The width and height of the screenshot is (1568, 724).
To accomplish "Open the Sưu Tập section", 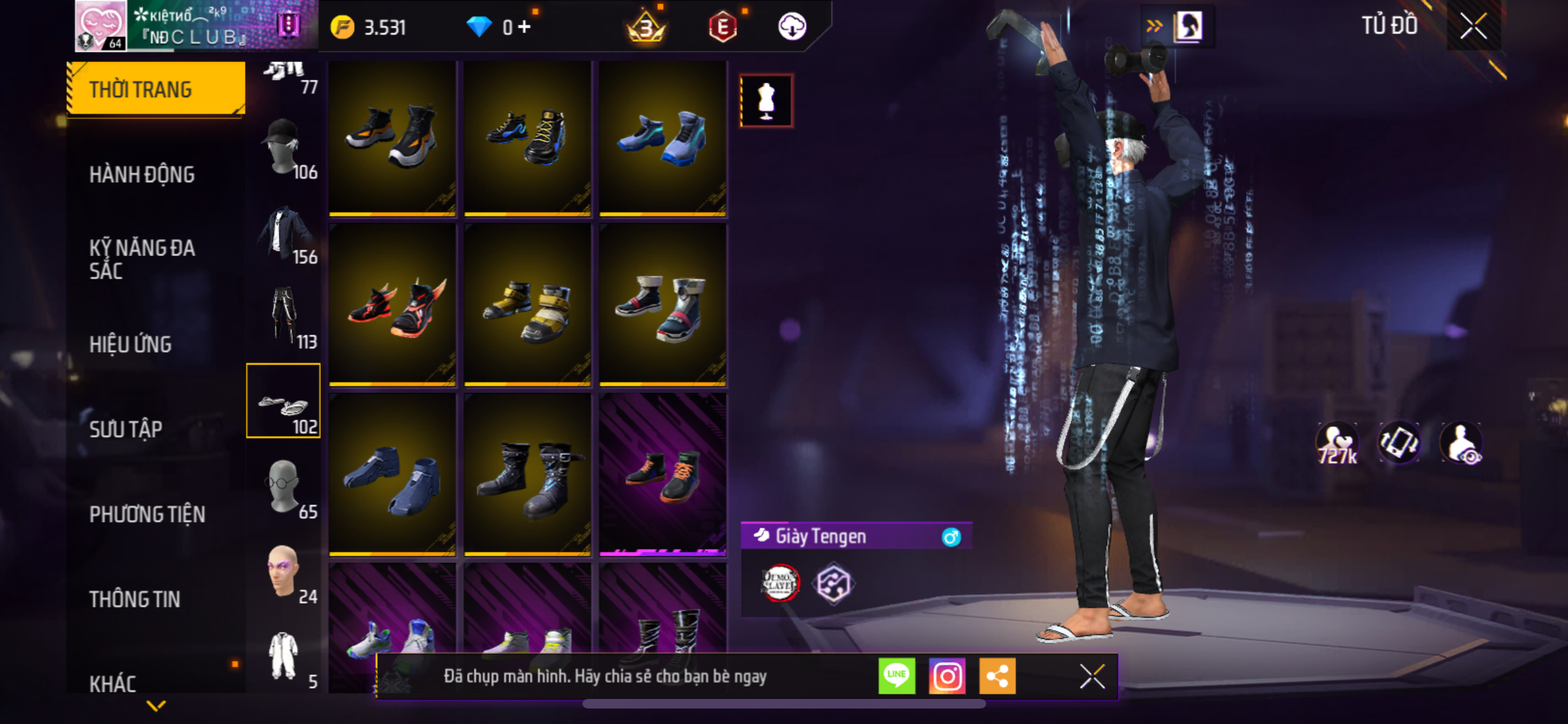I will click(x=126, y=429).
